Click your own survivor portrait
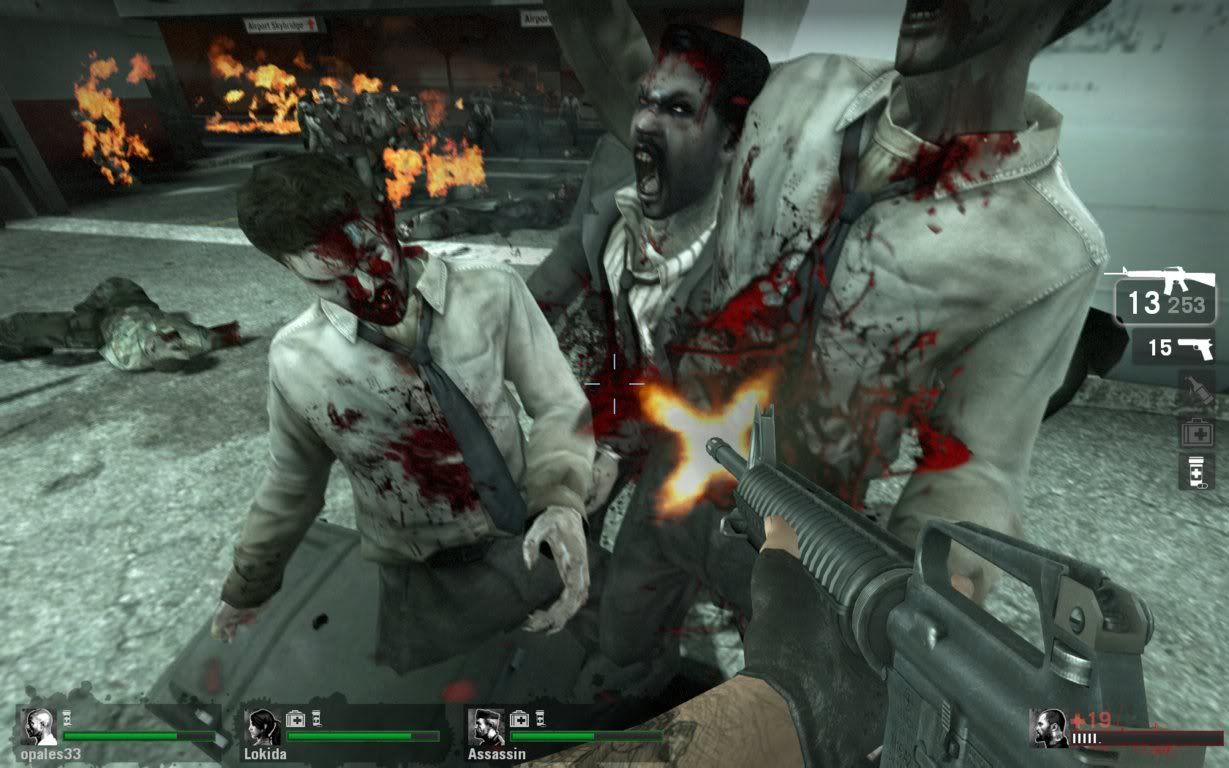 pyautogui.click(x=1049, y=728)
